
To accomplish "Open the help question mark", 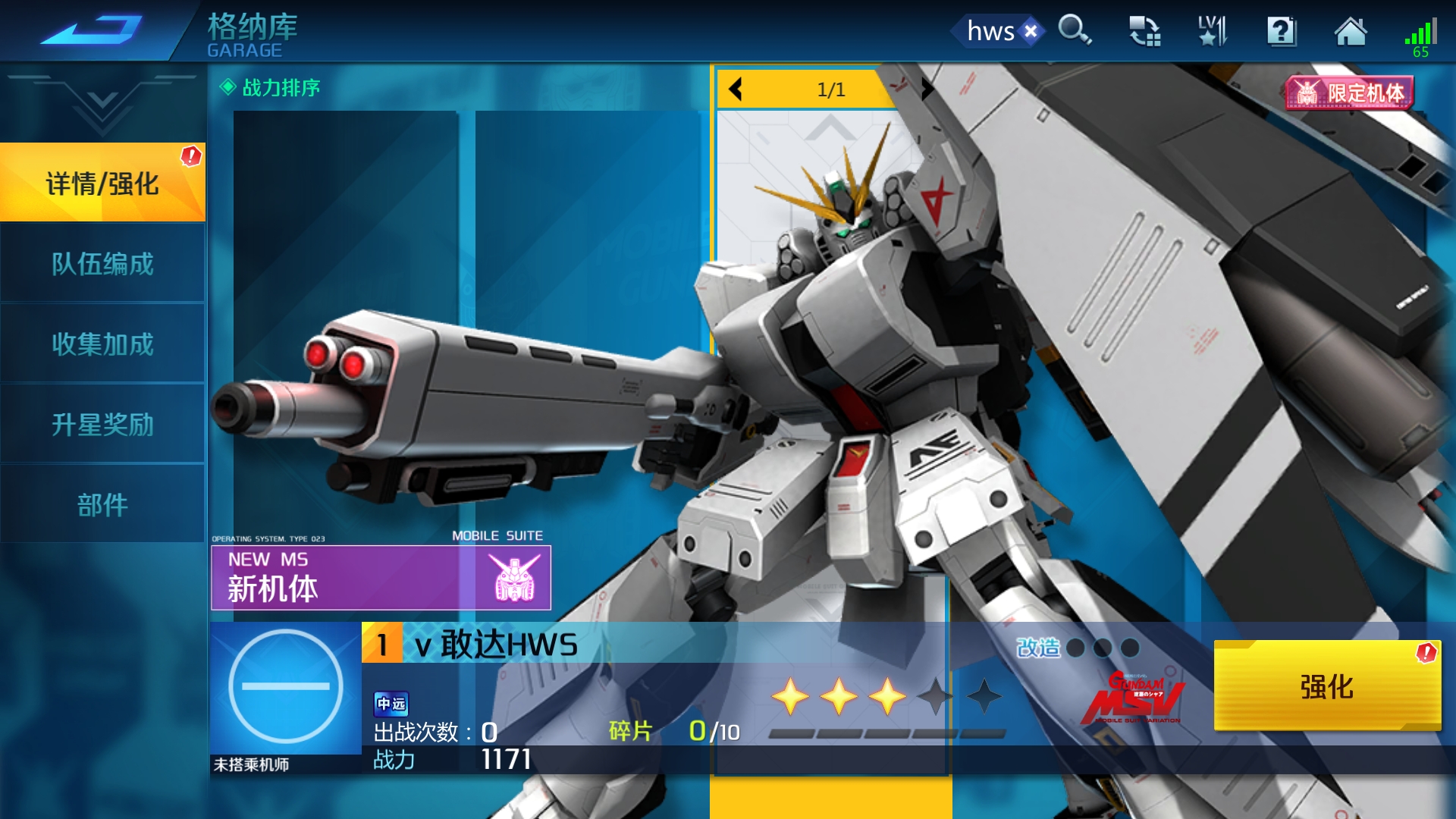I will pyautogui.click(x=1282, y=31).
